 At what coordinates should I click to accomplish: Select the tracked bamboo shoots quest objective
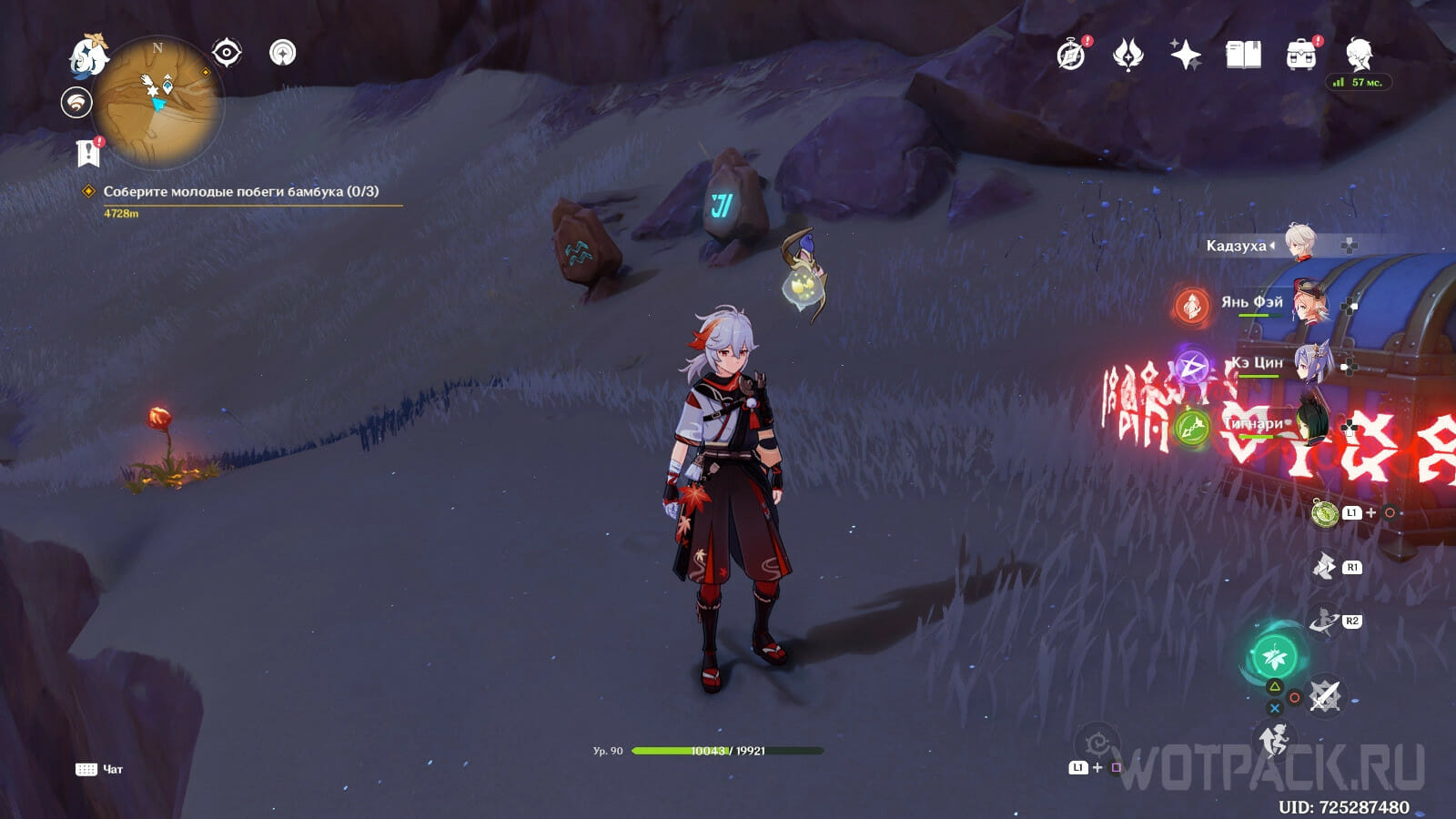coord(240,191)
